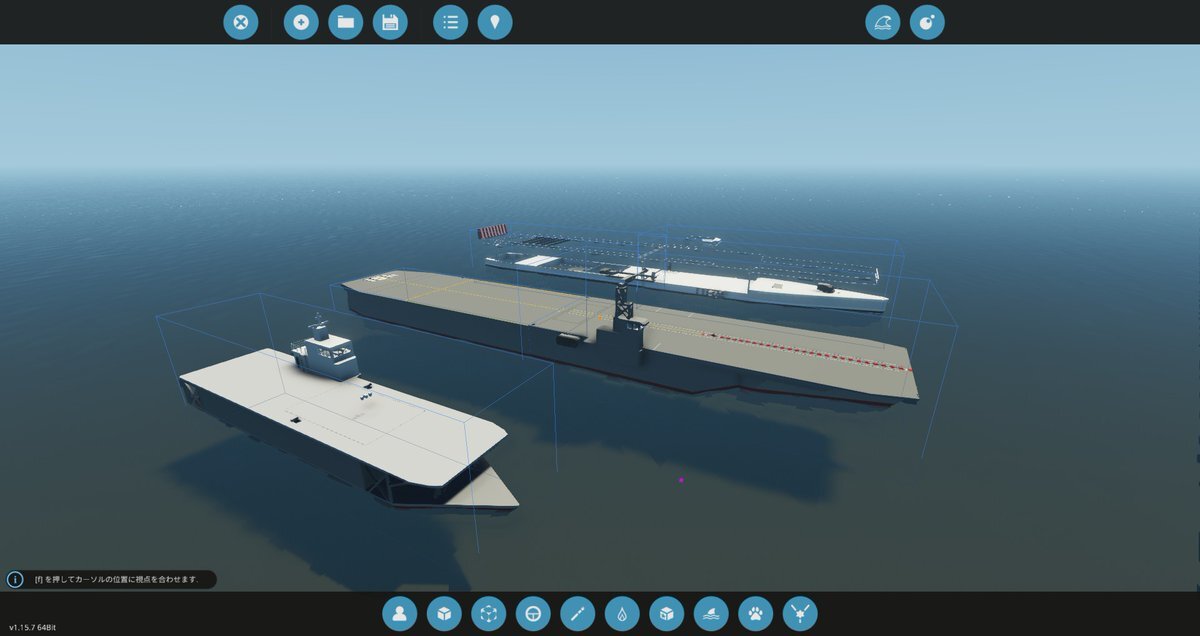Select the paw print animal tool
The width and height of the screenshot is (1200, 636).
[x=756, y=613]
